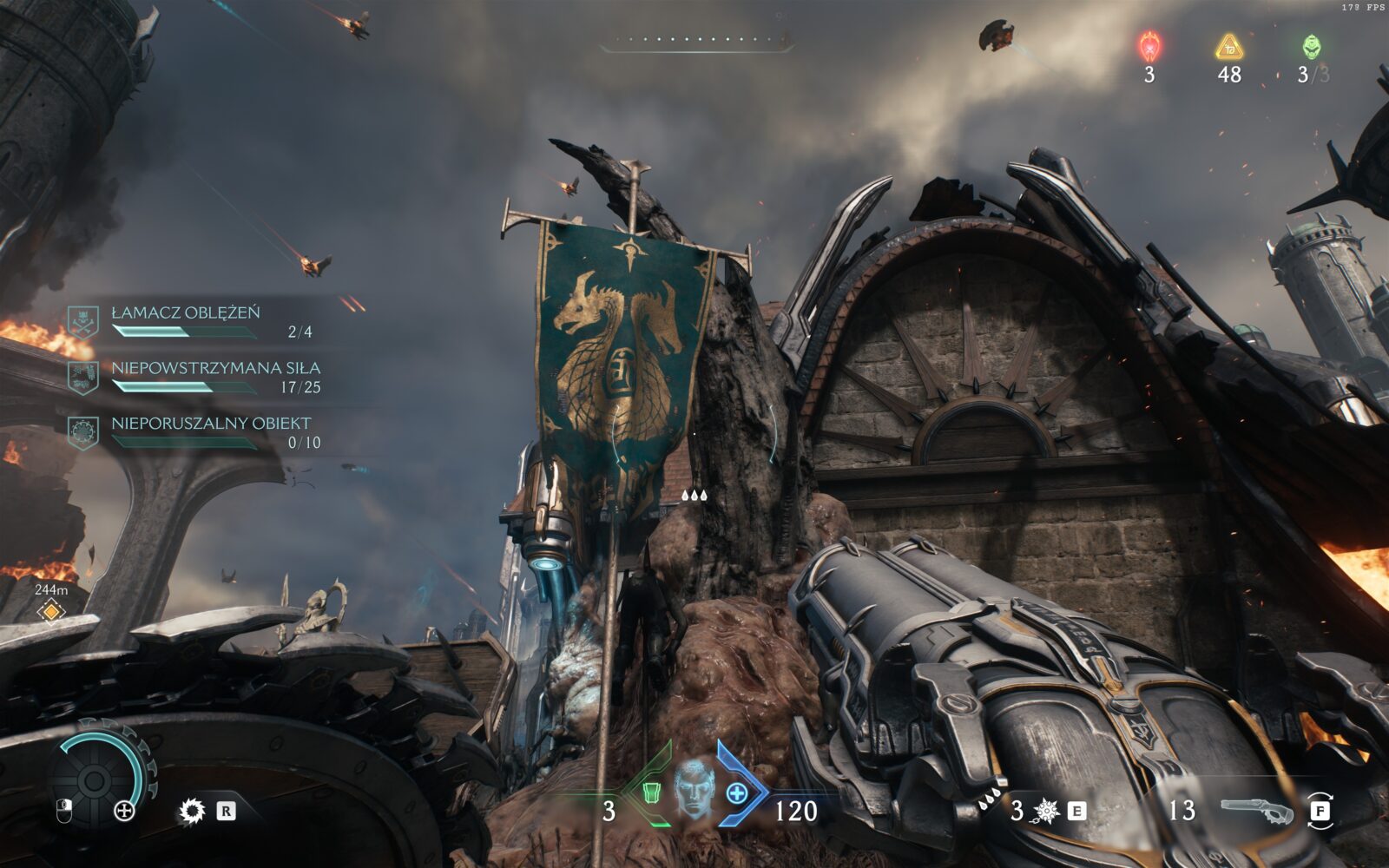This screenshot has height=868, width=1389.
Task: Click the red demonic resource icon
Action: pyautogui.click(x=1149, y=46)
